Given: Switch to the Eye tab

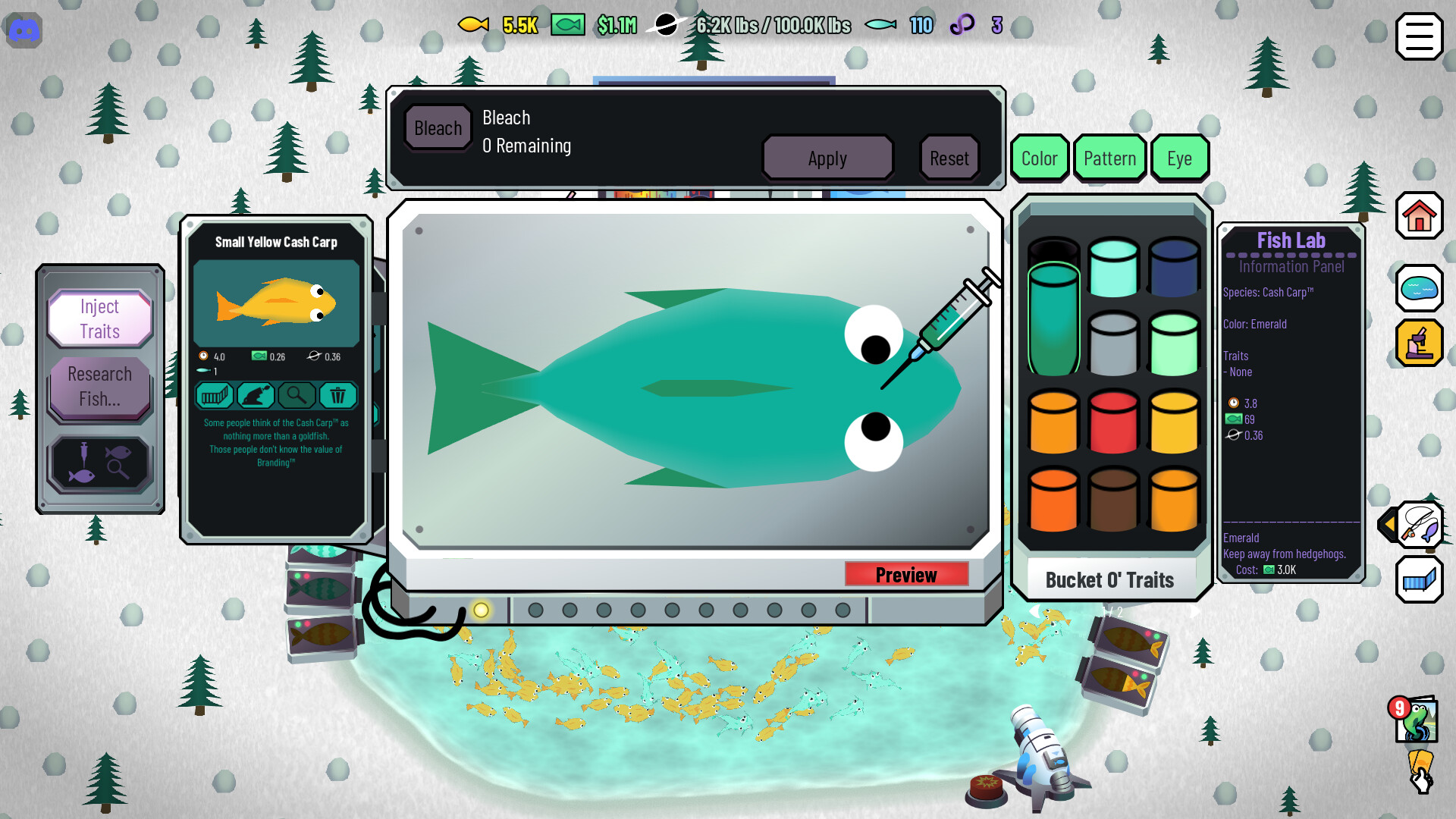Looking at the screenshot, I should 1180,158.
